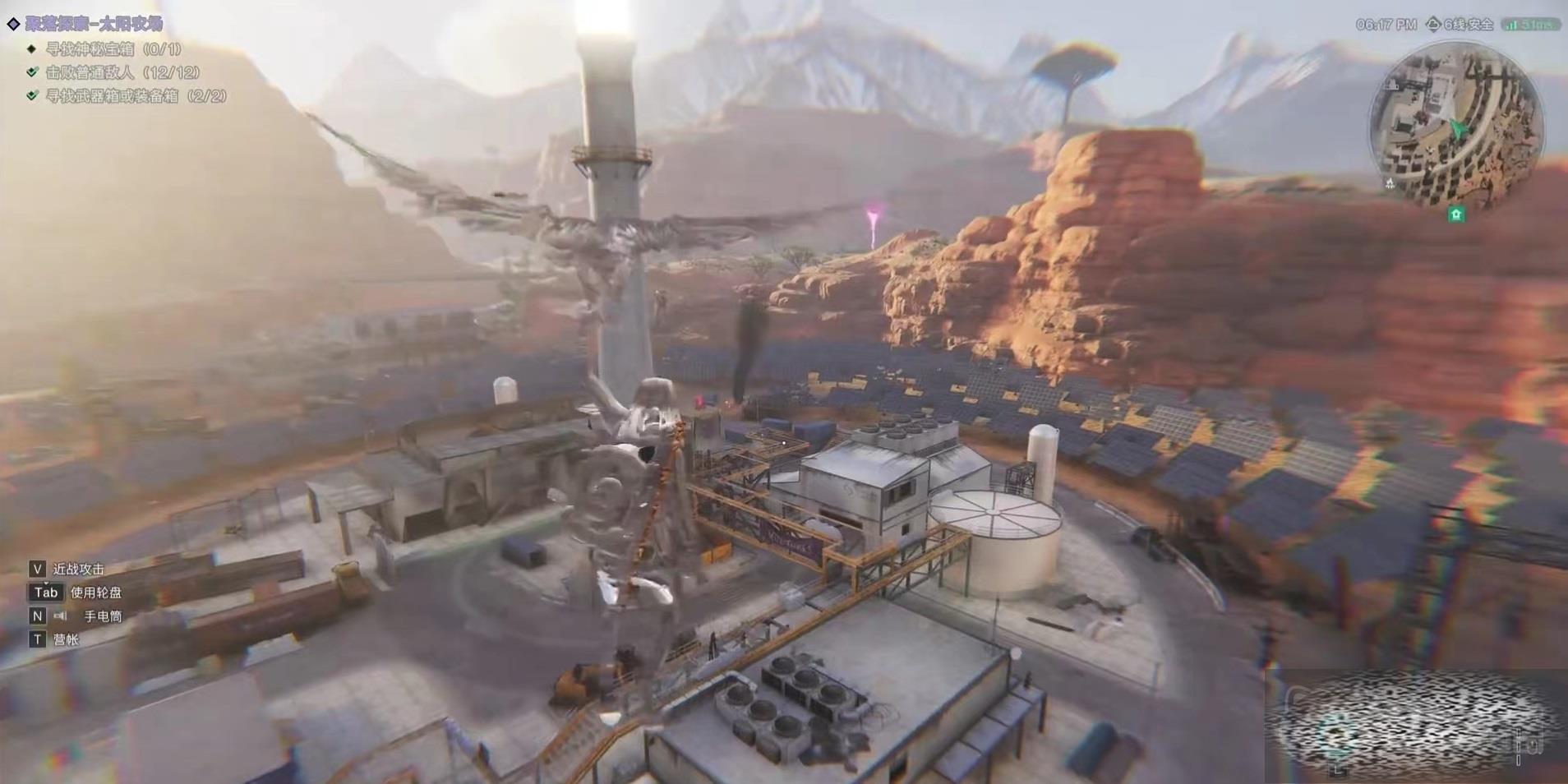
Task: Select the 击败普通敌人 objective entry
Action: (x=122, y=72)
